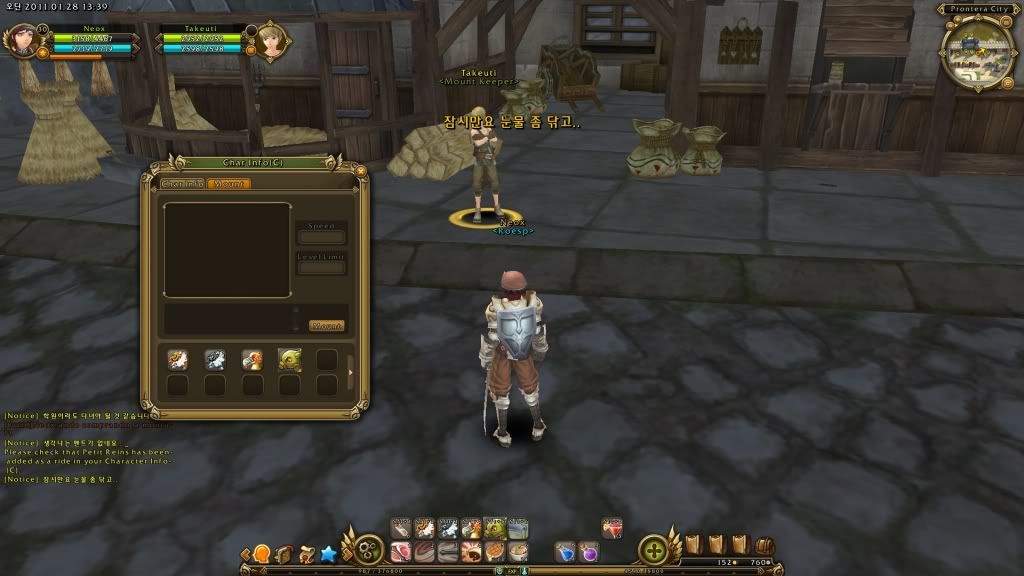1024x576 pixels.
Task: Use the blue potion in the hotbar
Action: click(566, 551)
